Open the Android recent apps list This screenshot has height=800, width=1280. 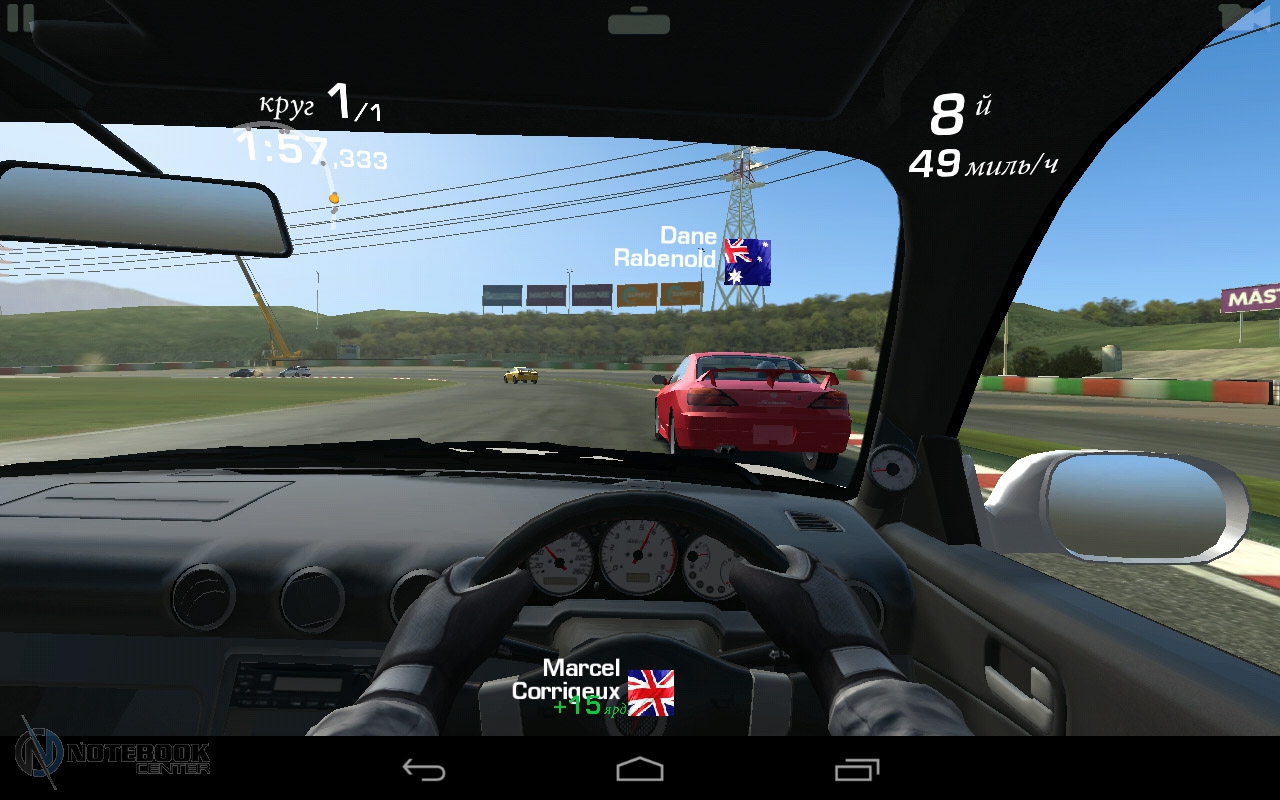[857, 769]
